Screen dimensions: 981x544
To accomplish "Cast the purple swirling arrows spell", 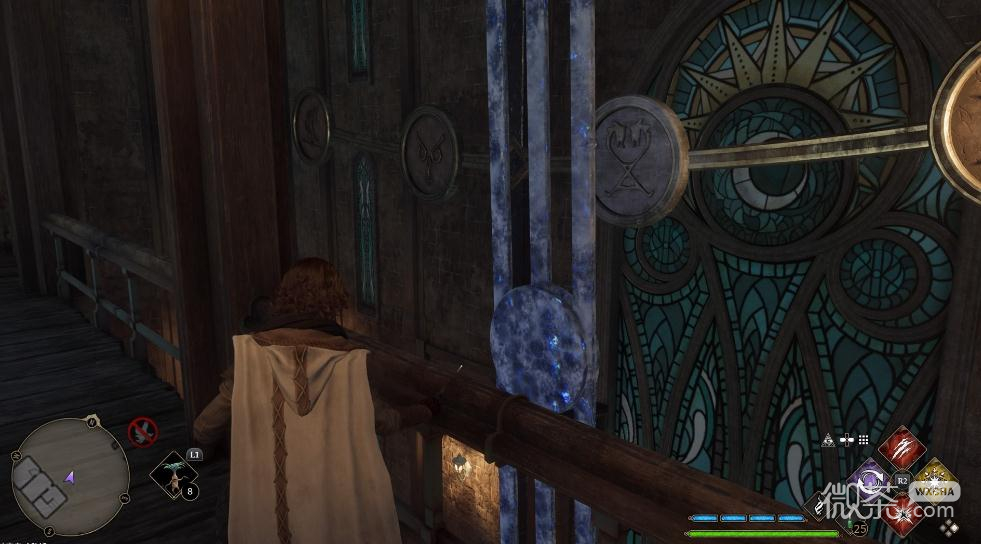I will (x=870, y=478).
